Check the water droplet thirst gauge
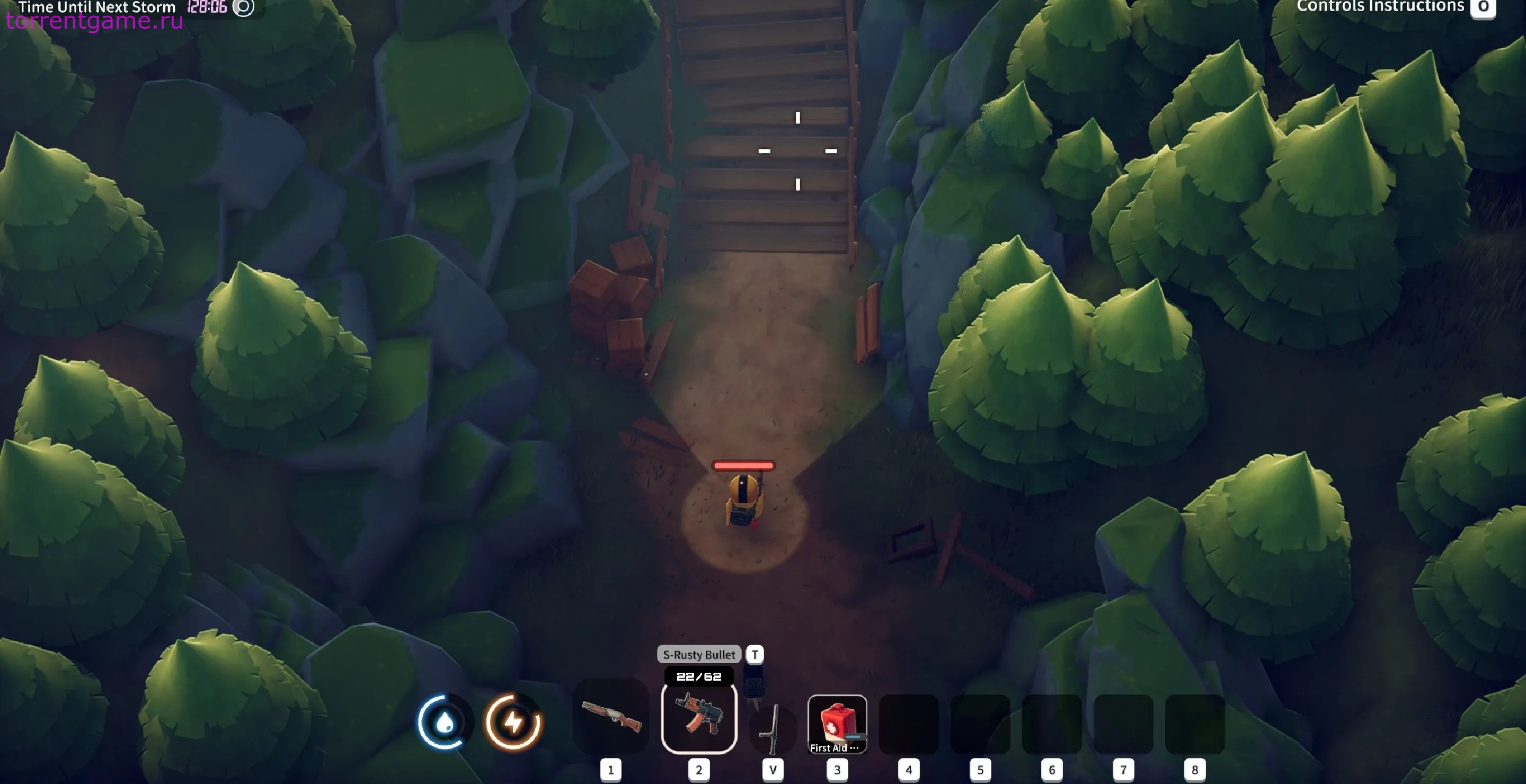The height and width of the screenshot is (784, 1526). pyautogui.click(x=445, y=722)
